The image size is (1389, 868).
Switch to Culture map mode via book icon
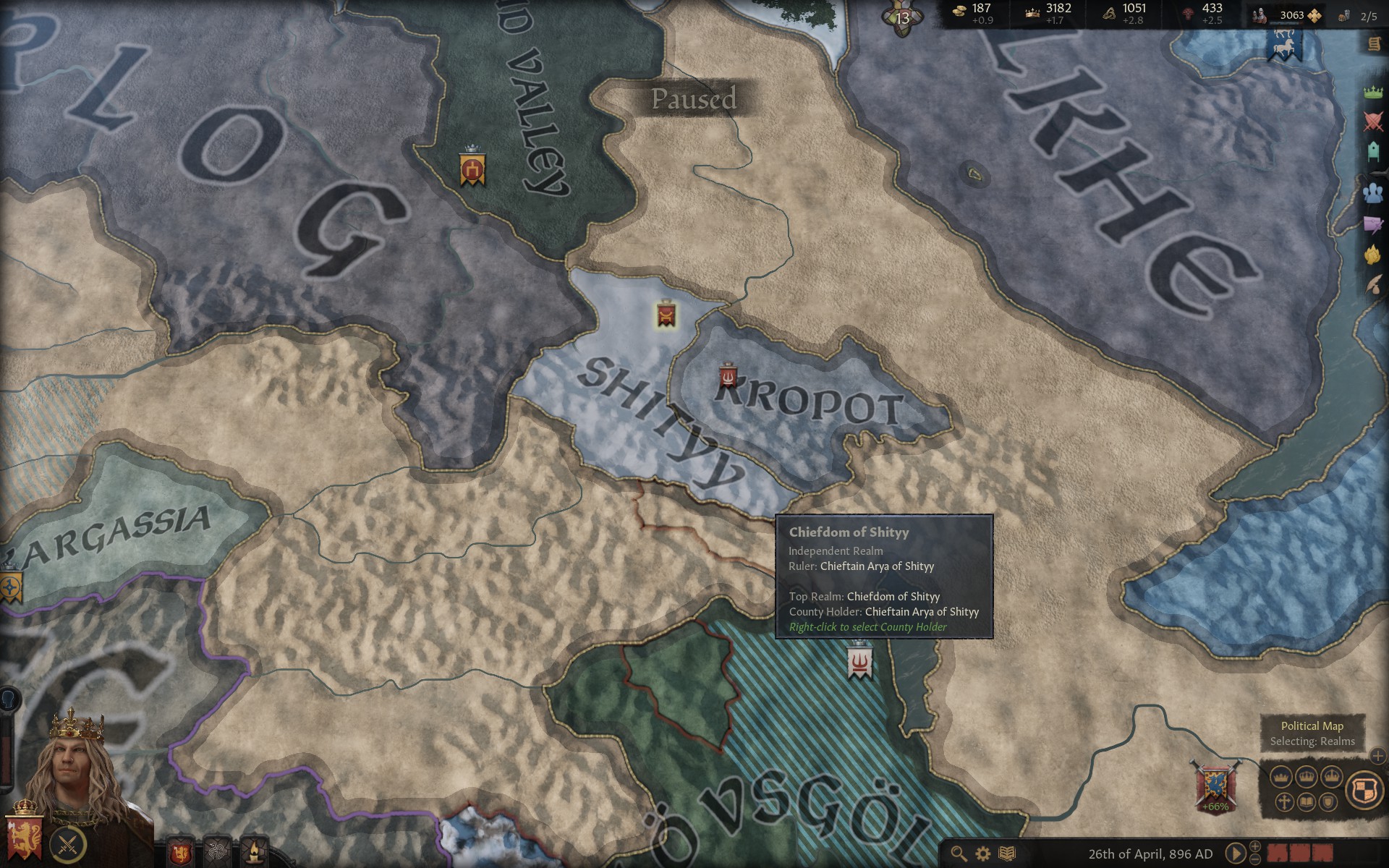coord(1307,803)
